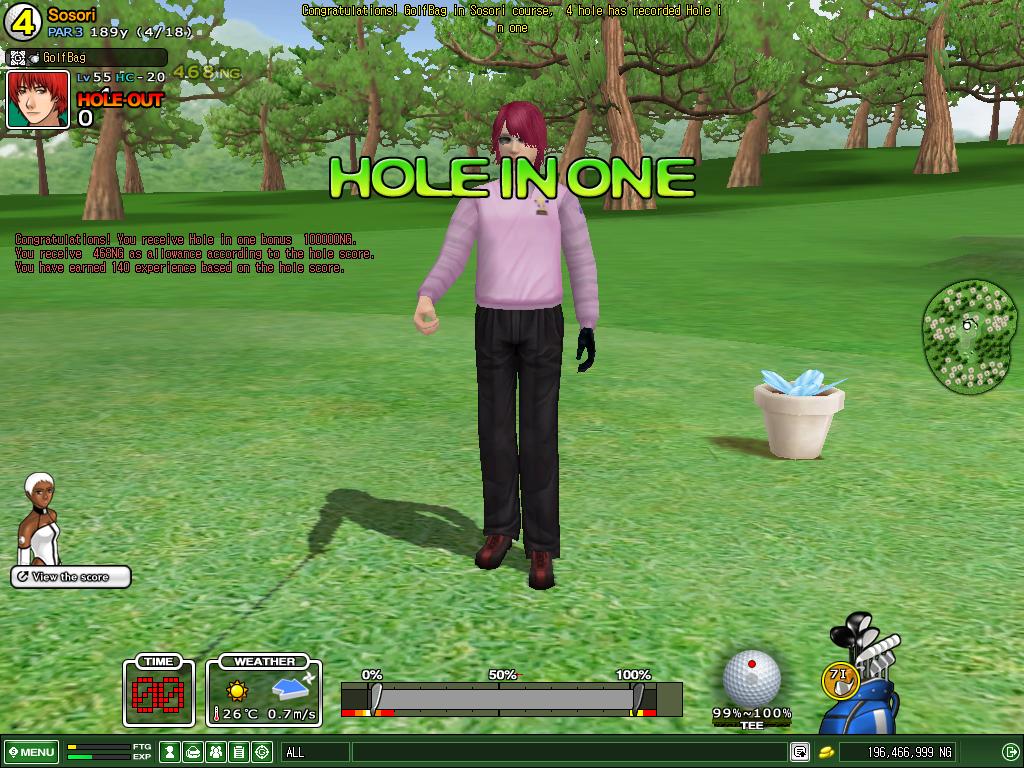Click the View the score button
Image resolution: width=1024 pixels, height=768 pixels.
(x=71, y=577)
